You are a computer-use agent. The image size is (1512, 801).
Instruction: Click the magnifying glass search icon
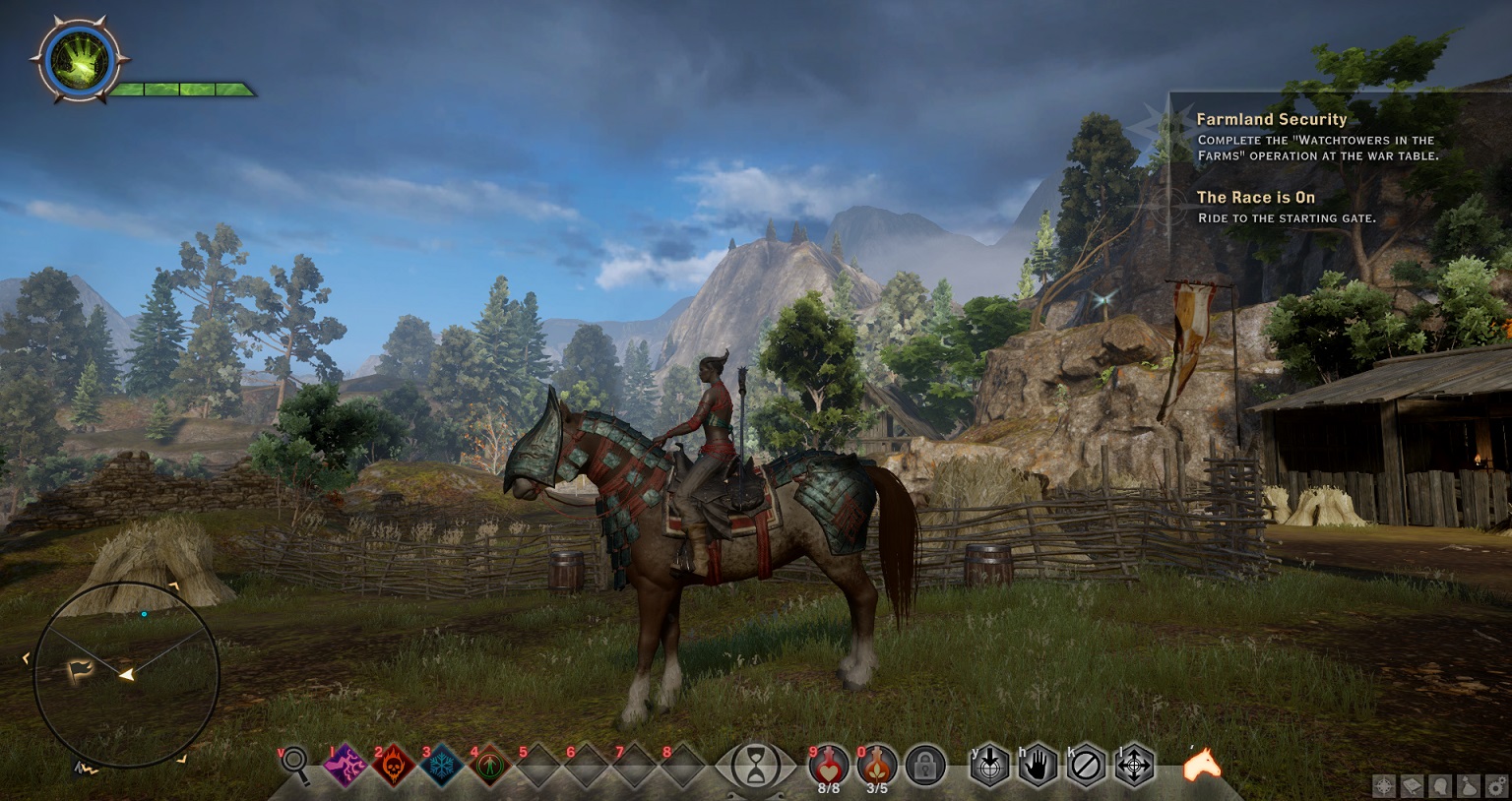[x=296, y=766]
